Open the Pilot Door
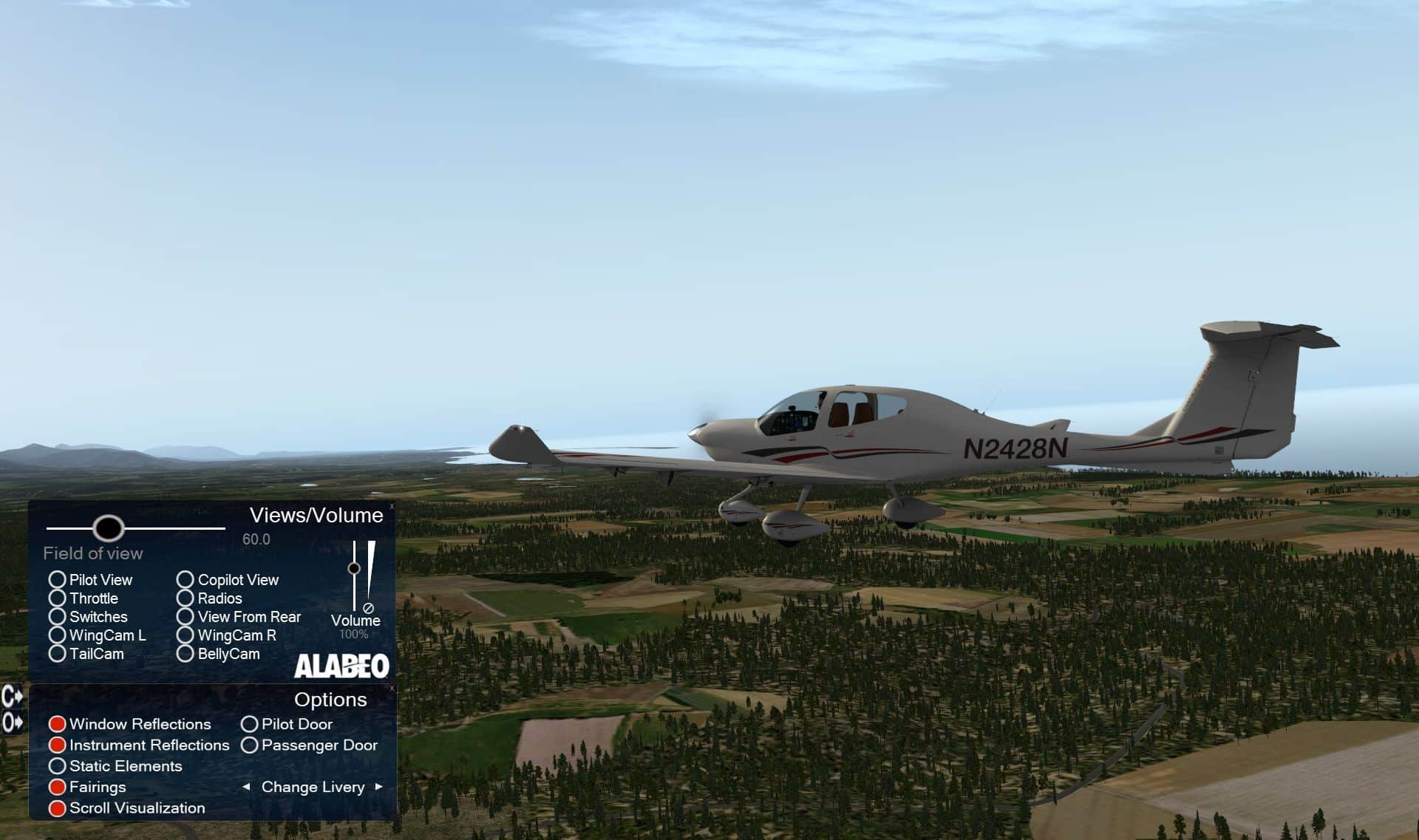Viewport: 1419px width, 840px height. (250, 724)
